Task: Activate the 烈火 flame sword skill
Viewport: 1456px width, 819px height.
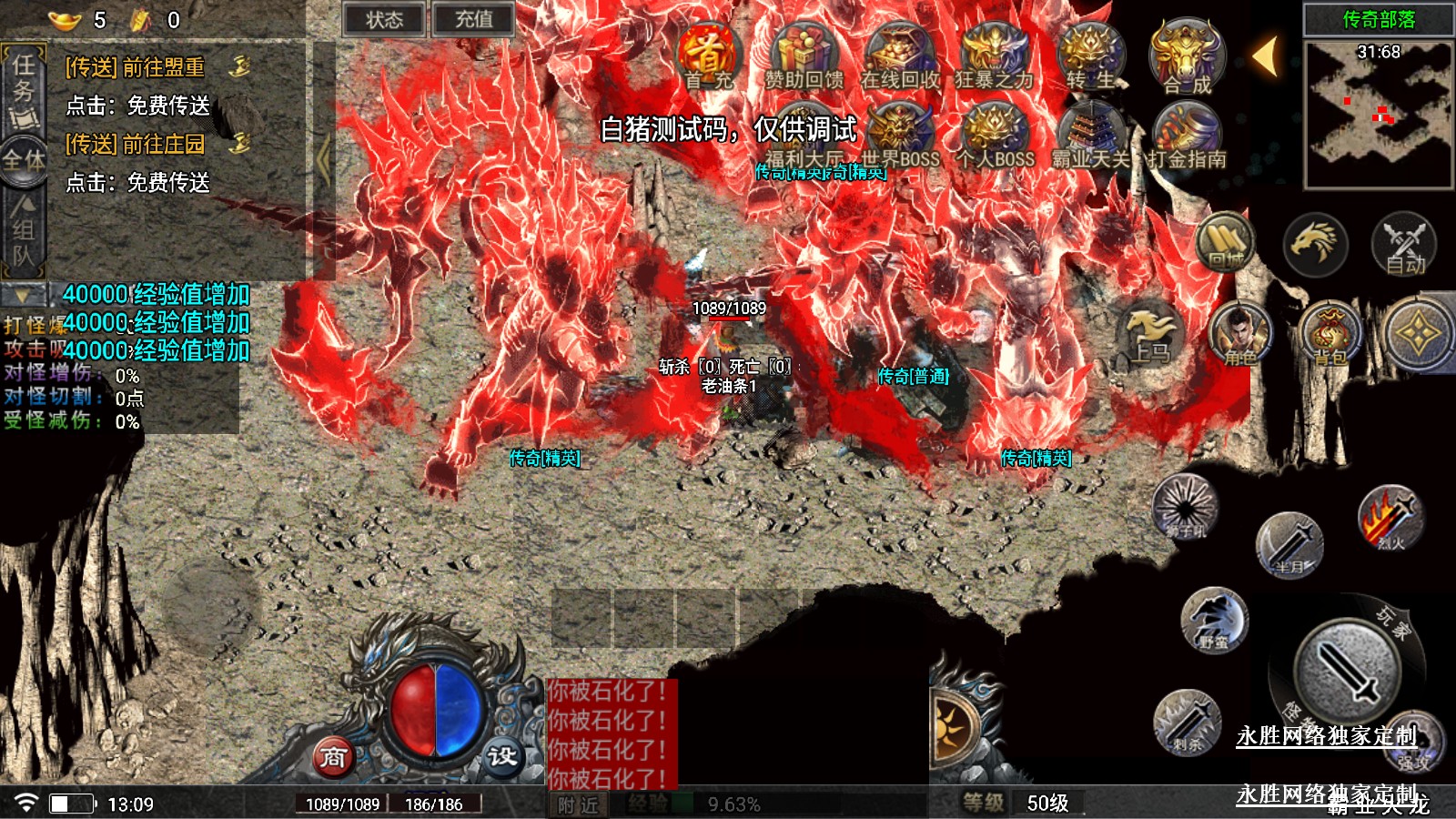Action: click(x=1389, y=519)
